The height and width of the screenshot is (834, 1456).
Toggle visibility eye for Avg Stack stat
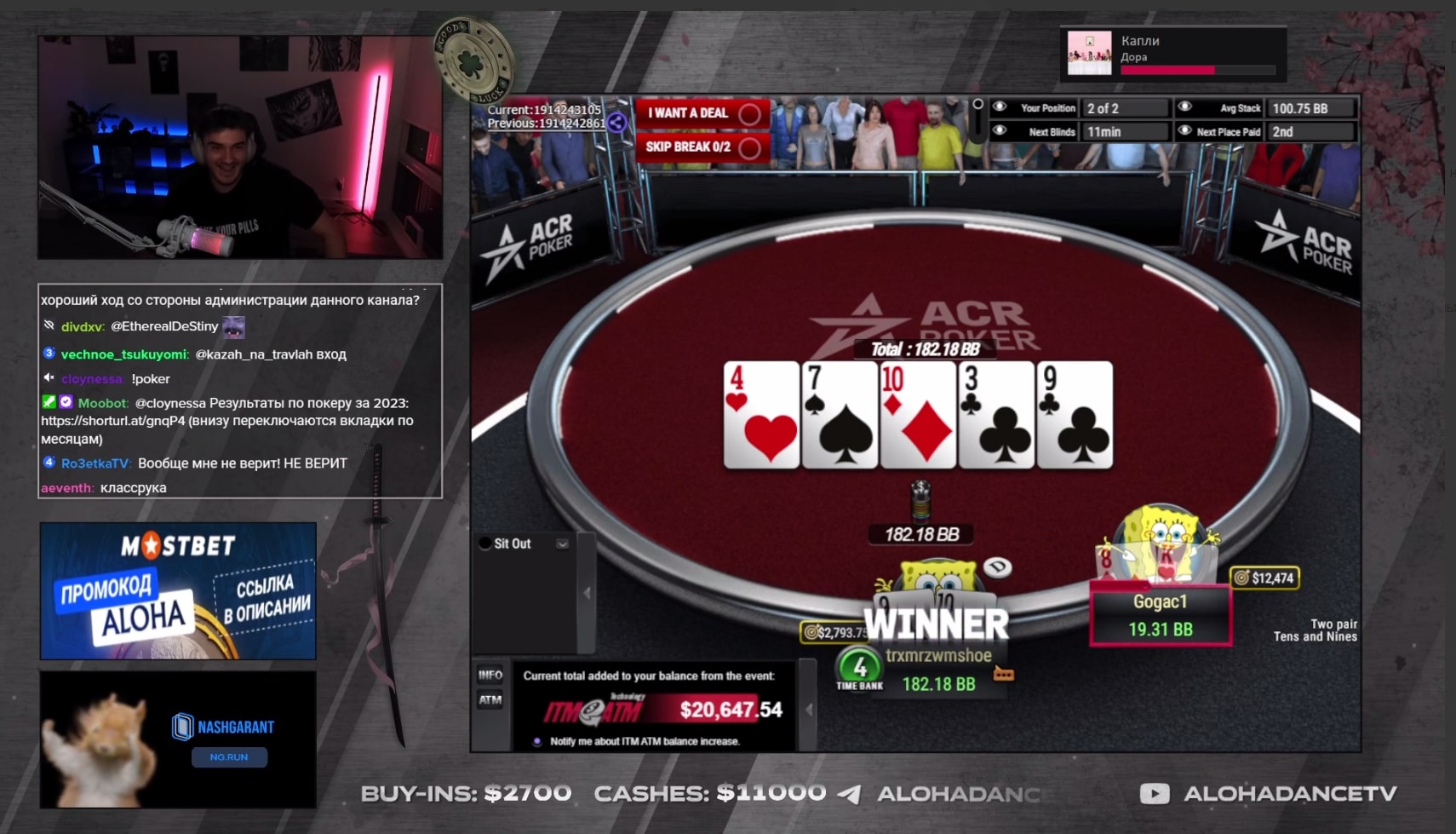point(1186,108)
